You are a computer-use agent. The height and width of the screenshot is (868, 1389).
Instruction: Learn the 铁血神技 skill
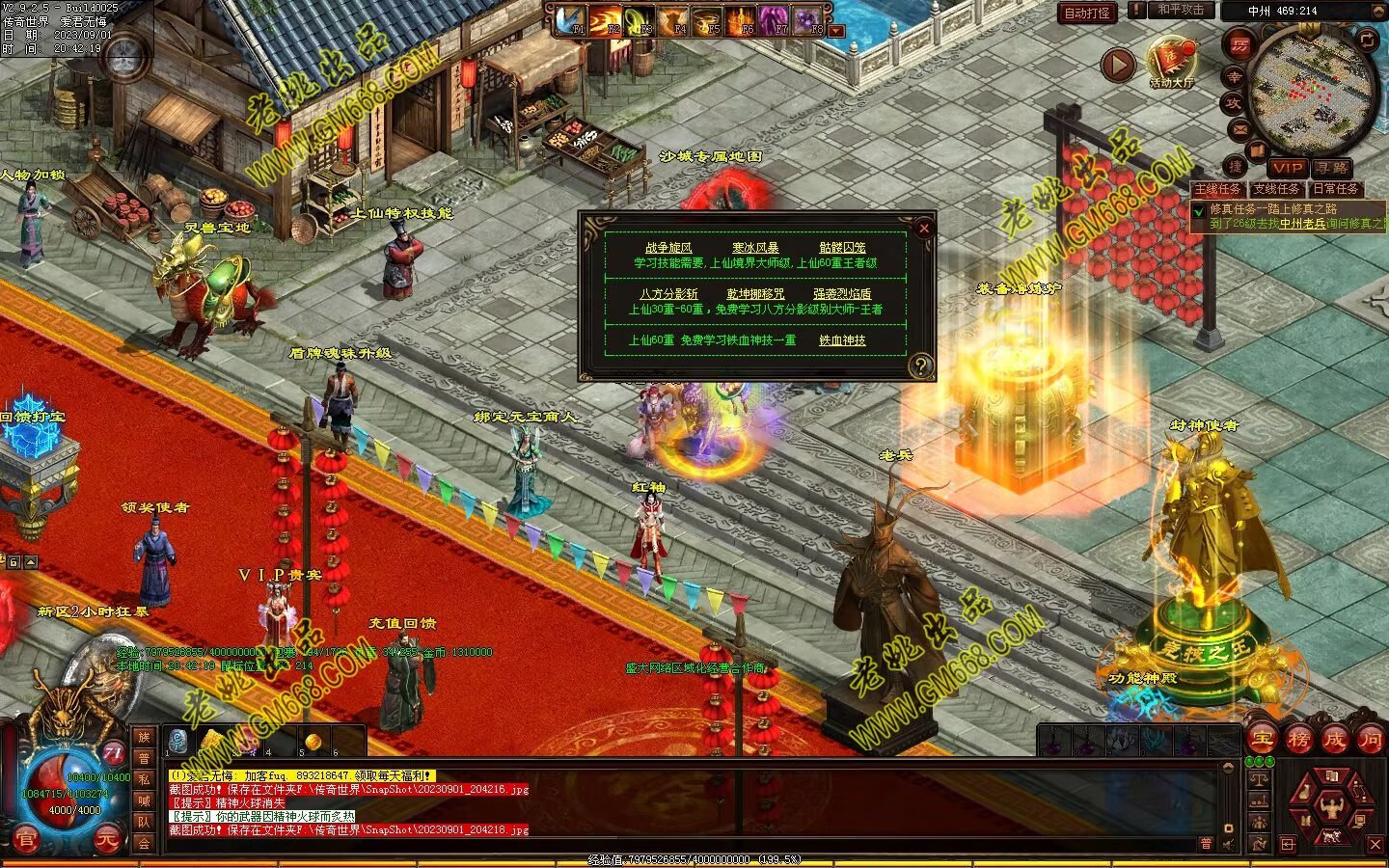point(842,340)
